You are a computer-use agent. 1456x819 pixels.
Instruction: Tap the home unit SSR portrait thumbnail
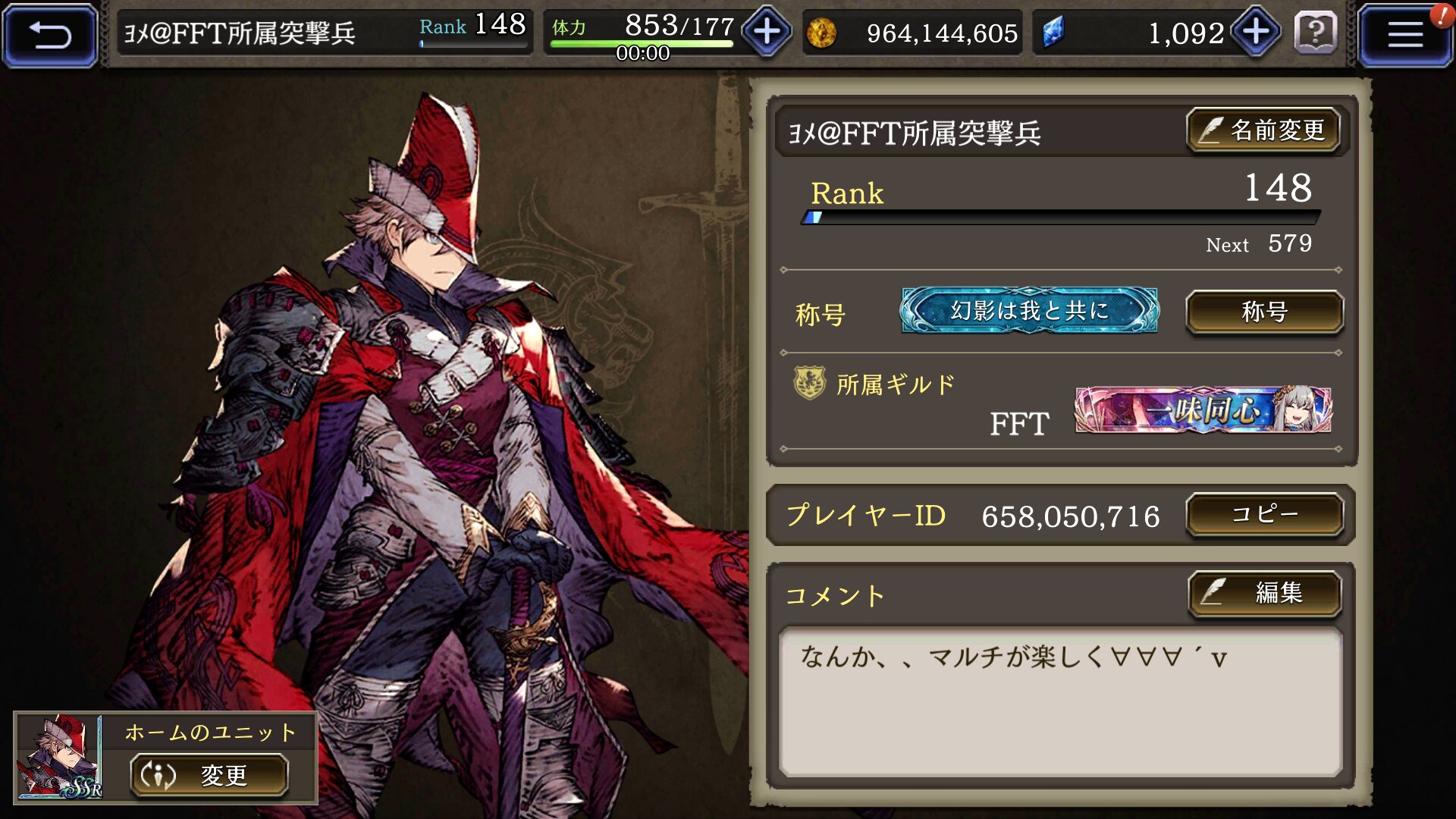(x=60, y=757)
